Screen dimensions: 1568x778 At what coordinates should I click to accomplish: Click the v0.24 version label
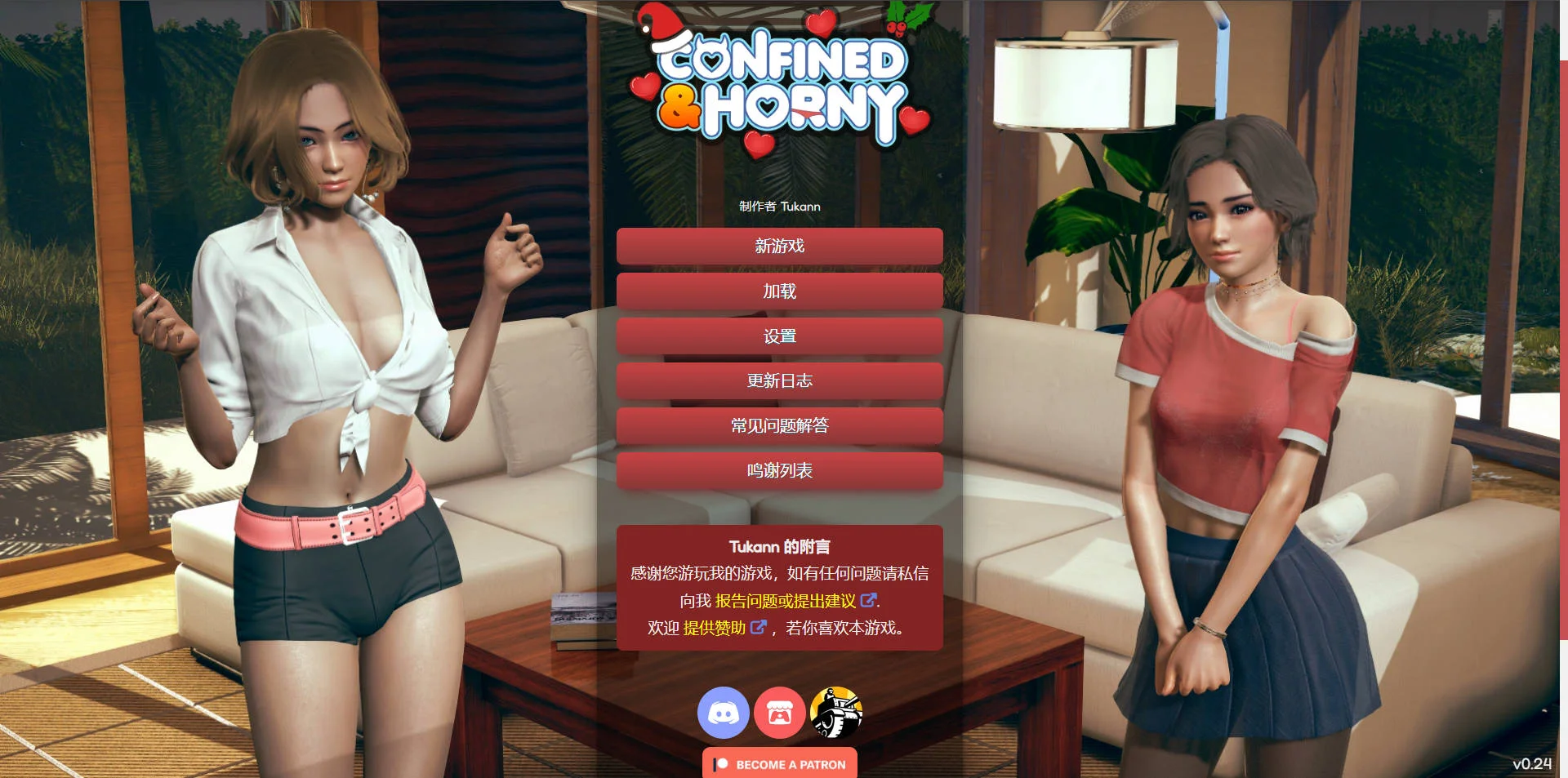tap(1533, 764)
